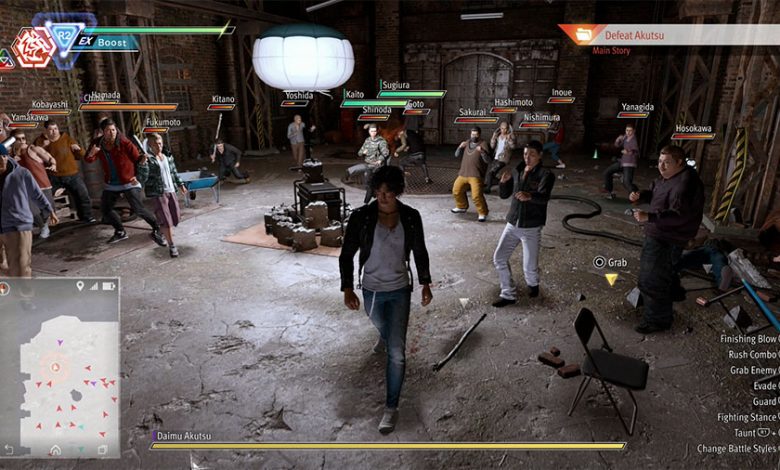Activate the EX Boost label
Image resolution: width=780 pixels, height=470 pixels.
(x=104, y=43)
